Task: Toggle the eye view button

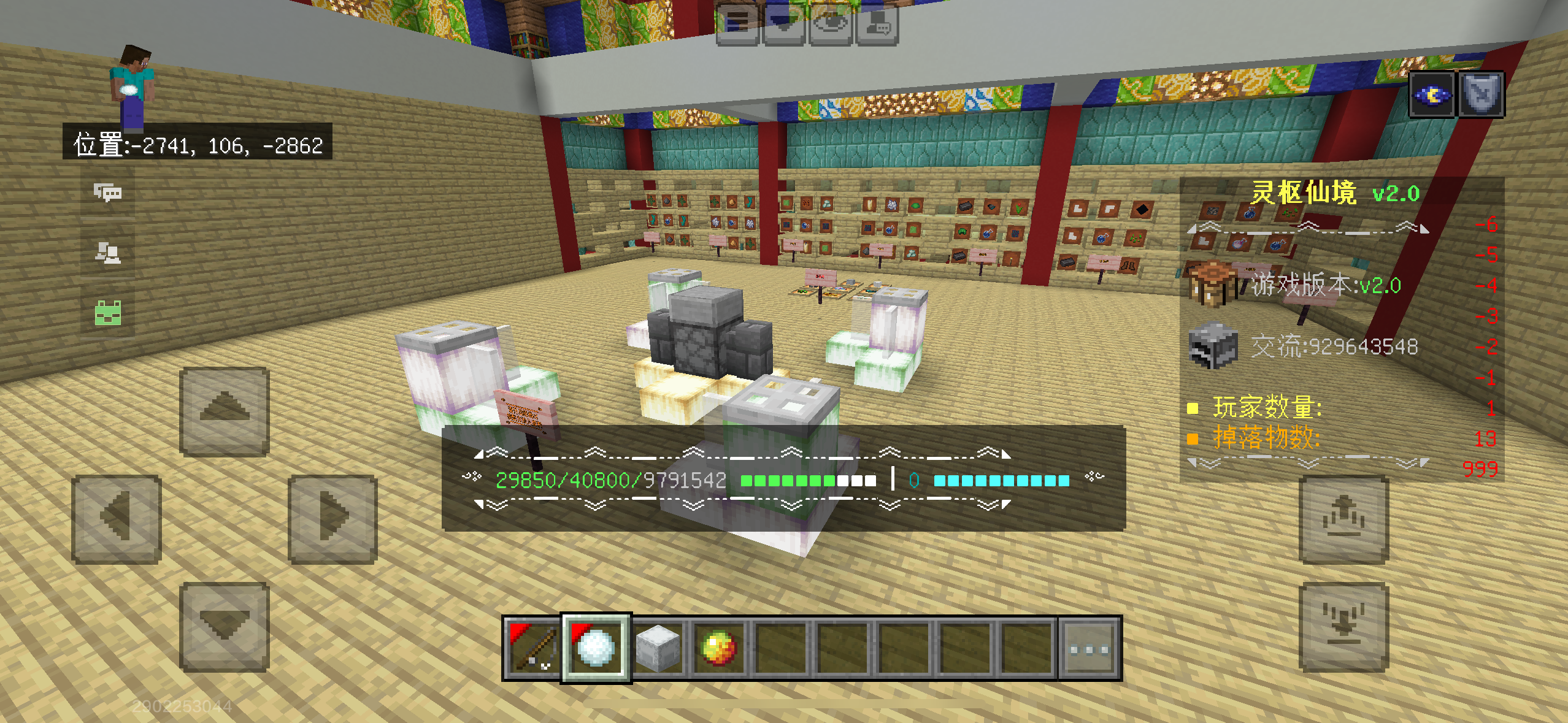Action: [830, 23]
